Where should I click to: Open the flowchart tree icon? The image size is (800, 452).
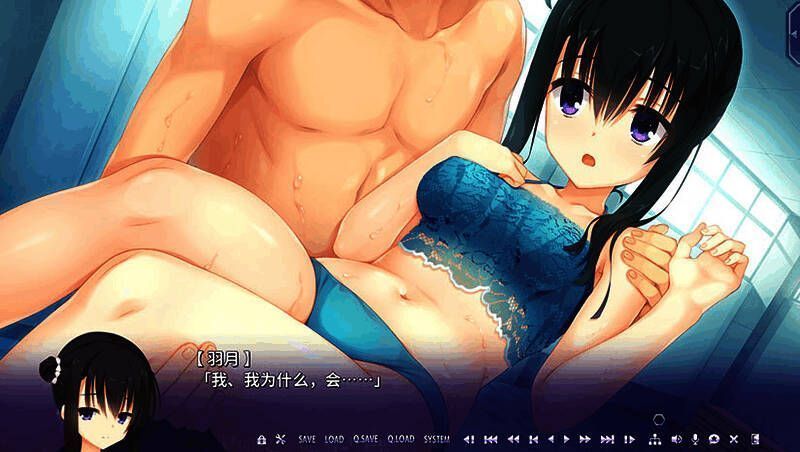coord(655,439)
